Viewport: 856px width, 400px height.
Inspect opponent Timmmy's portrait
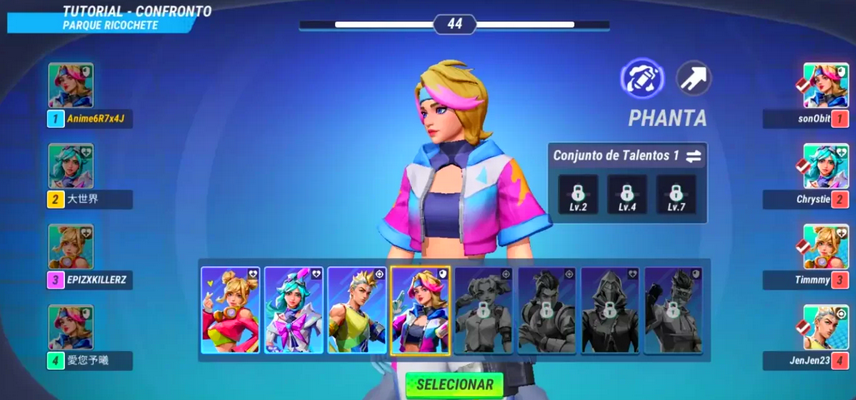826,247
